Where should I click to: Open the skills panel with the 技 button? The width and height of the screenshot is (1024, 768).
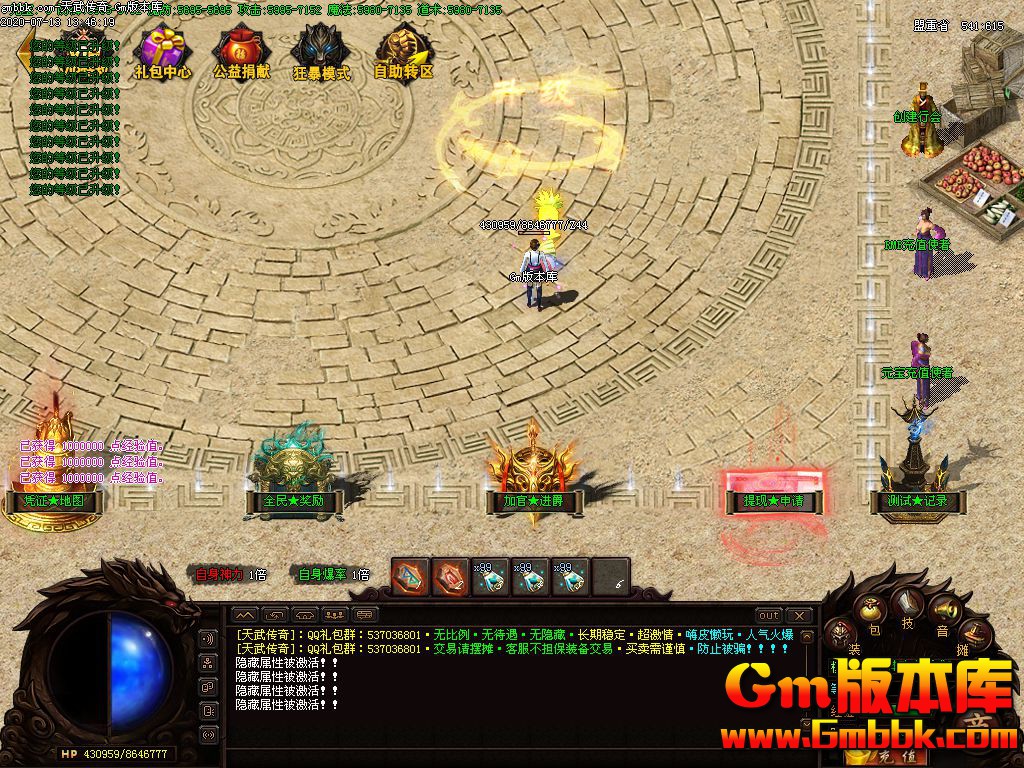(908, 605)
